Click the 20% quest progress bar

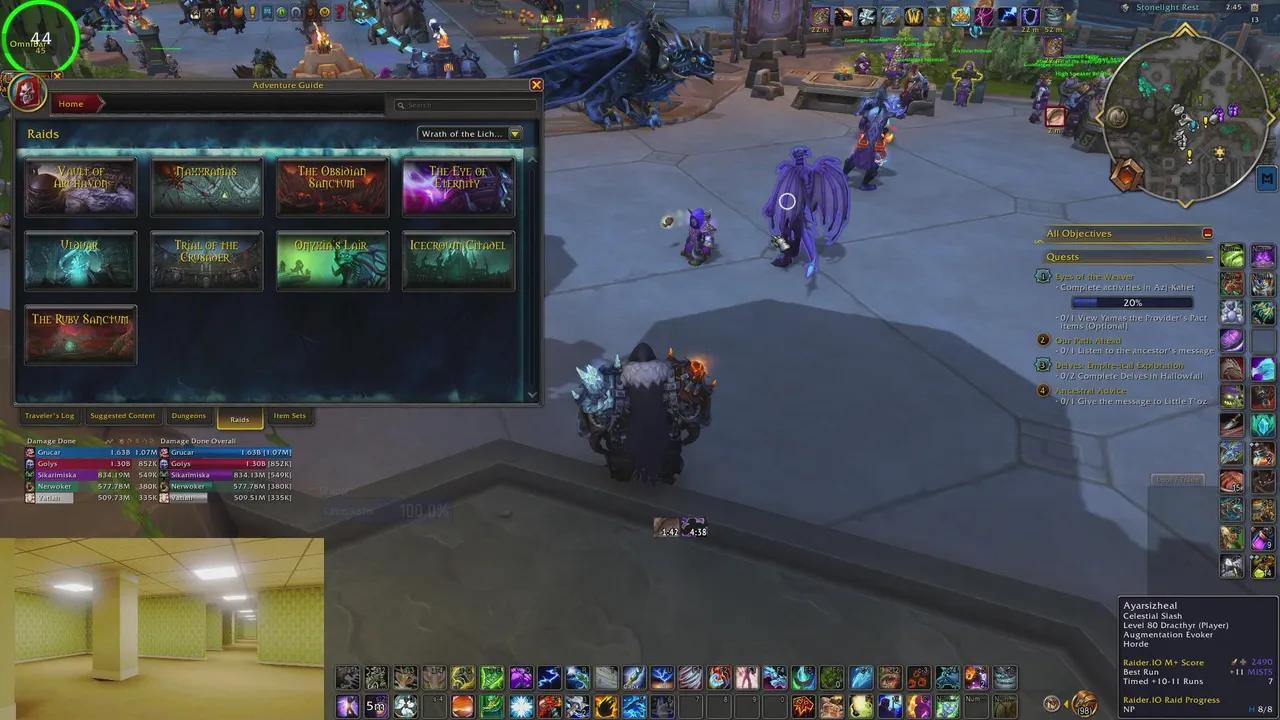point(1131,302)
